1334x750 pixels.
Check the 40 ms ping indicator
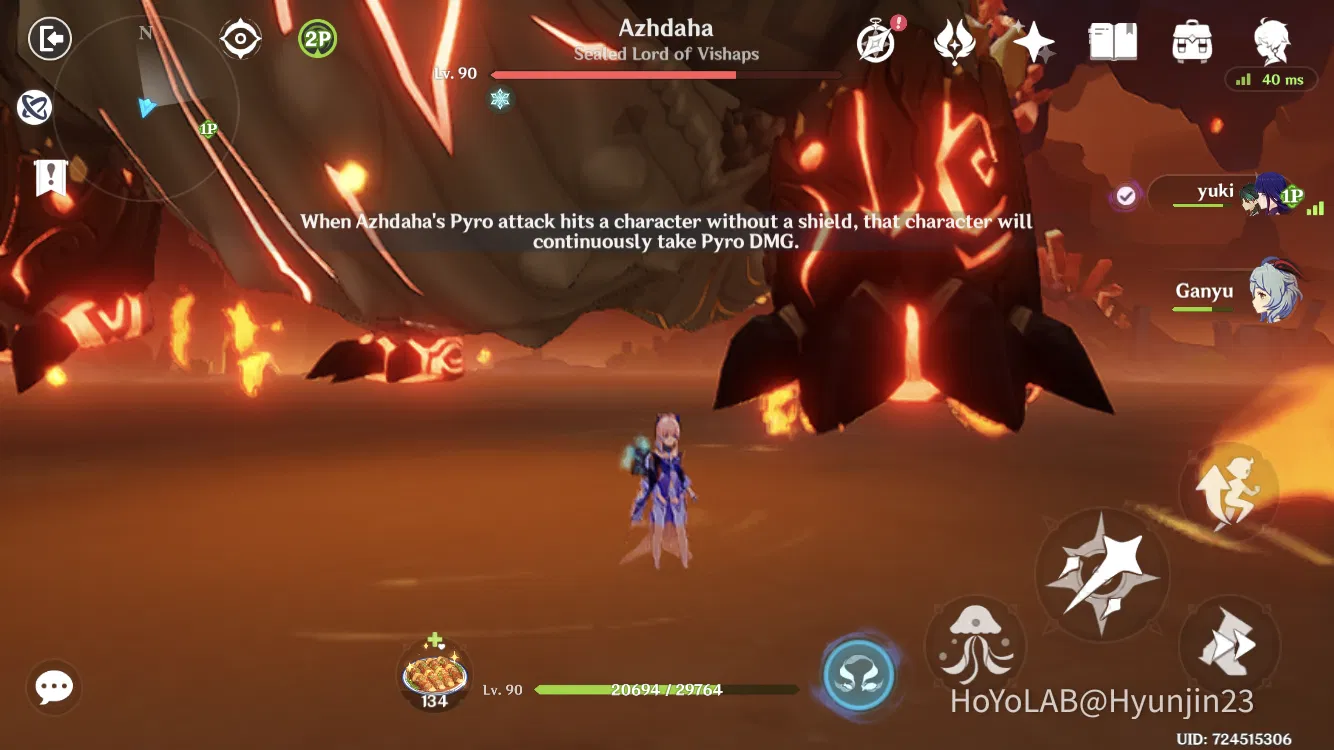pos(1272,79)
